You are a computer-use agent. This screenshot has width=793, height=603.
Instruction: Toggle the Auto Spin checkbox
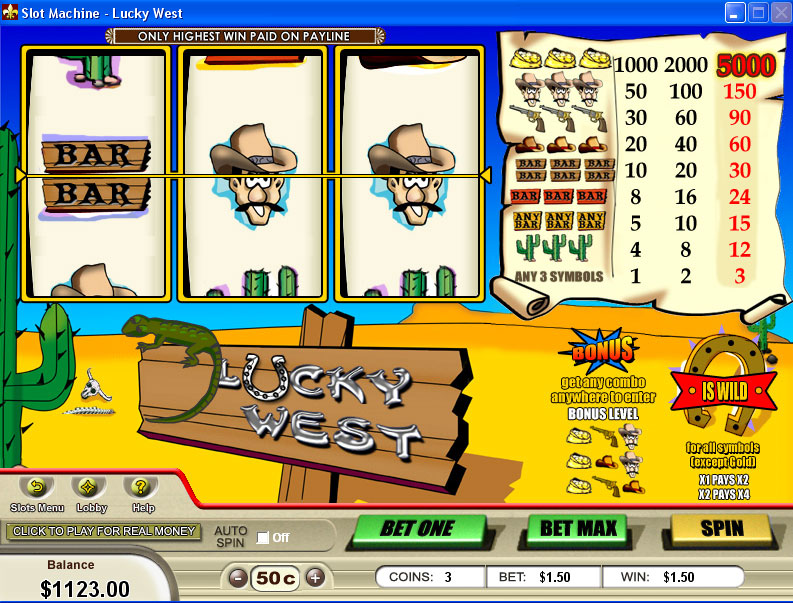263,538
